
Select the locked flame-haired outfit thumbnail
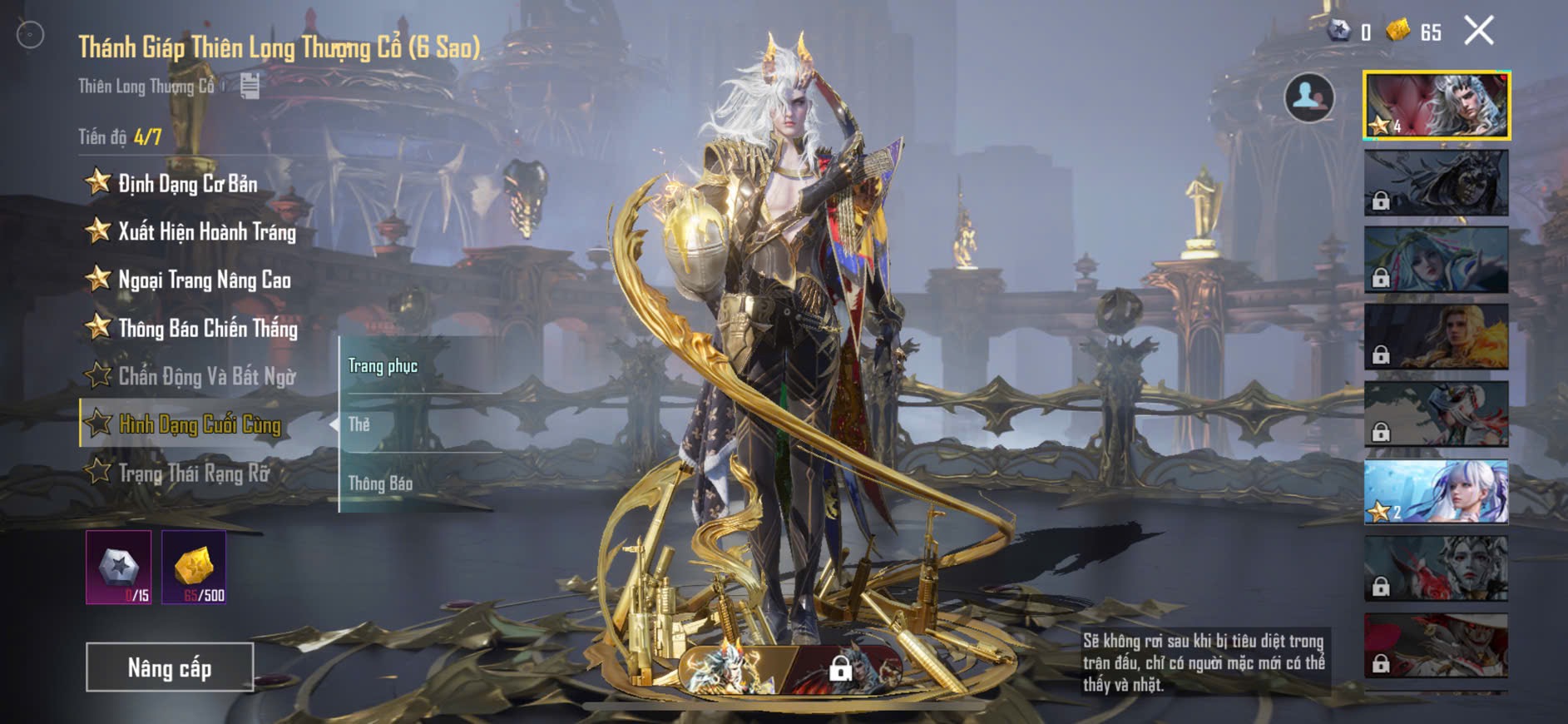pos(1437,336)
